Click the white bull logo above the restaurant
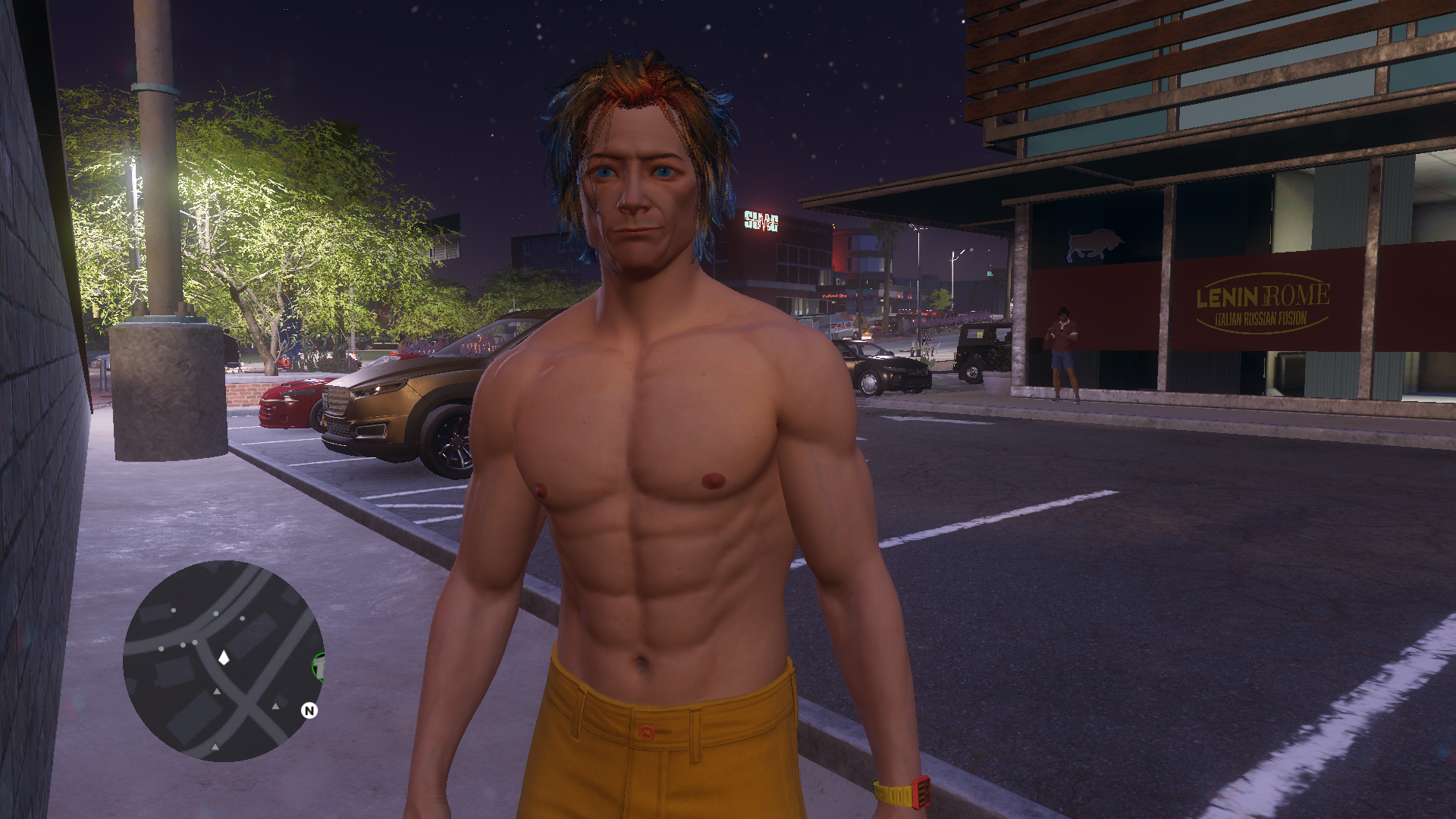Viewport: 1456px width, 819px height. (1093, 241)
